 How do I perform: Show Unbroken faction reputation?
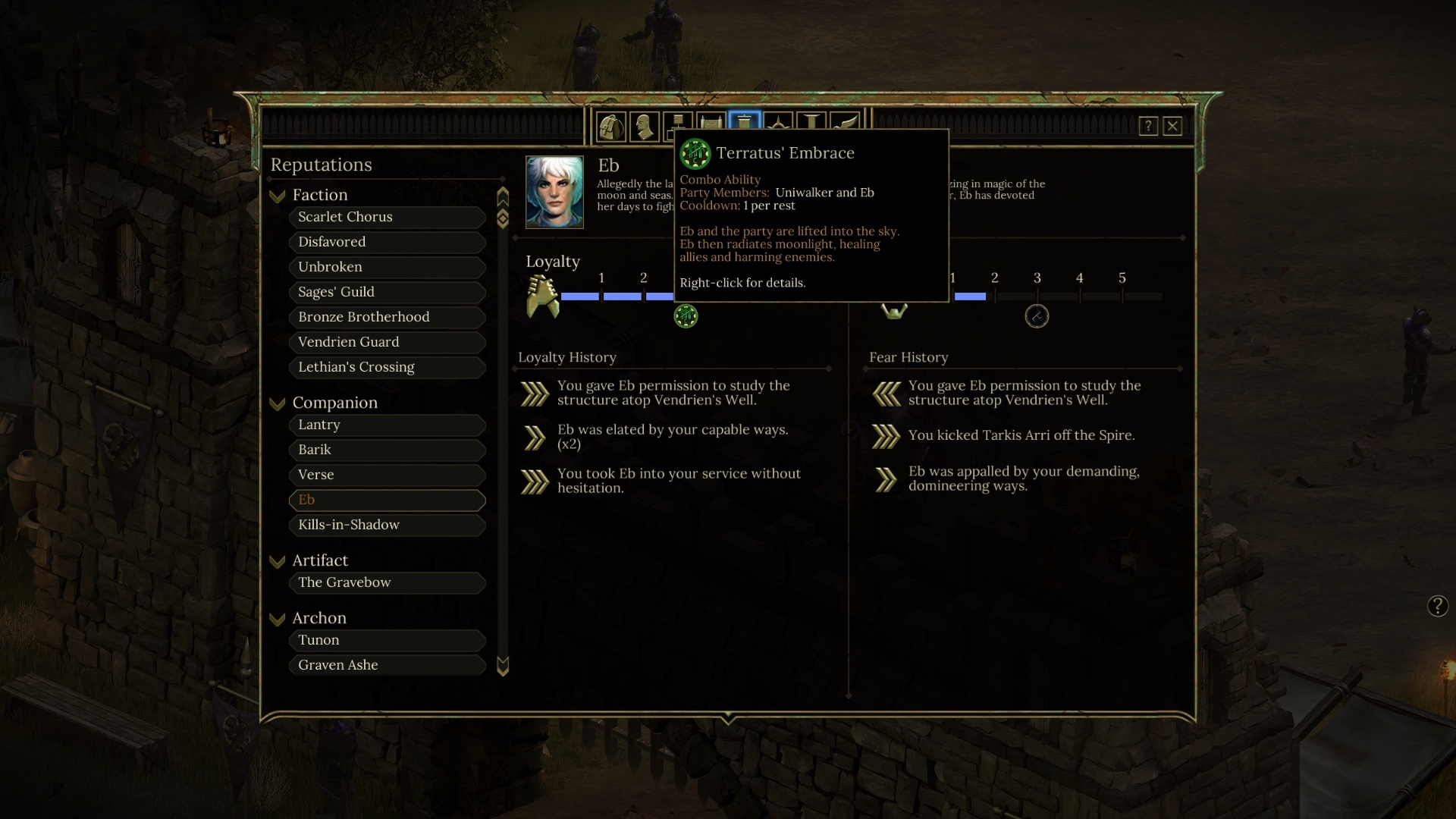(x=387, y=267)
